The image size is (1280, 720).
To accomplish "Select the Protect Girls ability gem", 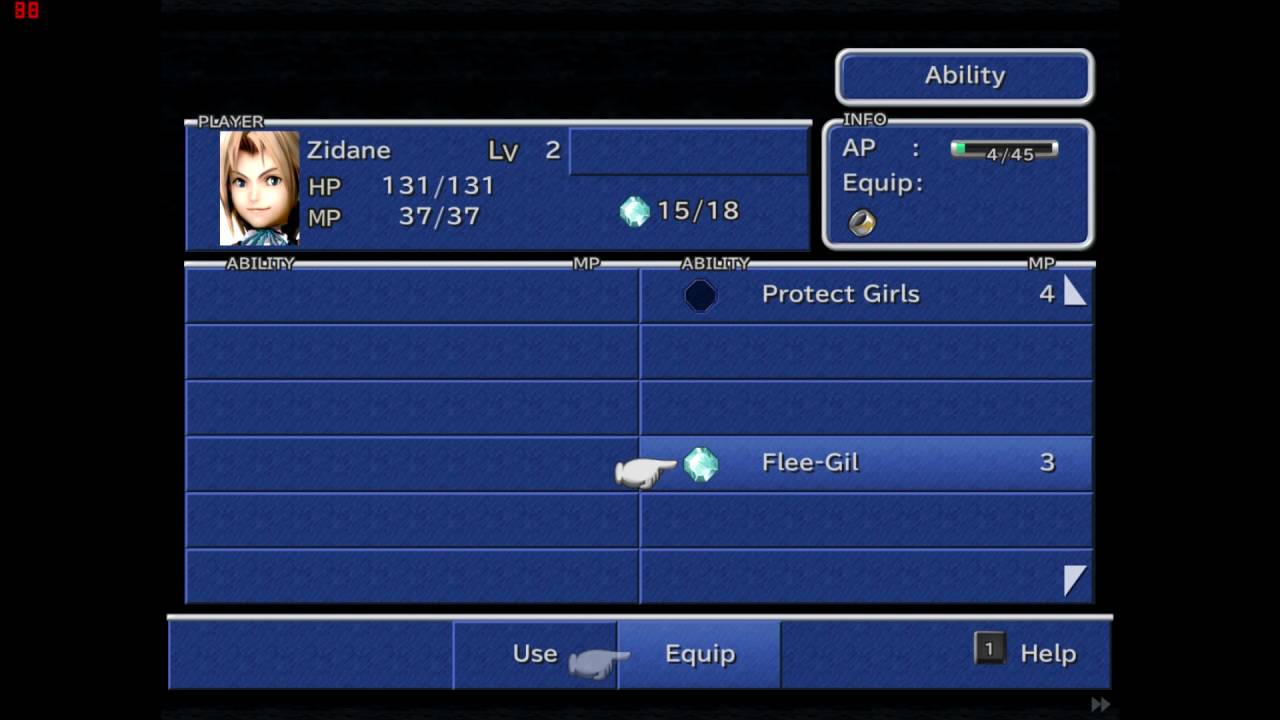I will pyautogui.click(x=699, y=294).
